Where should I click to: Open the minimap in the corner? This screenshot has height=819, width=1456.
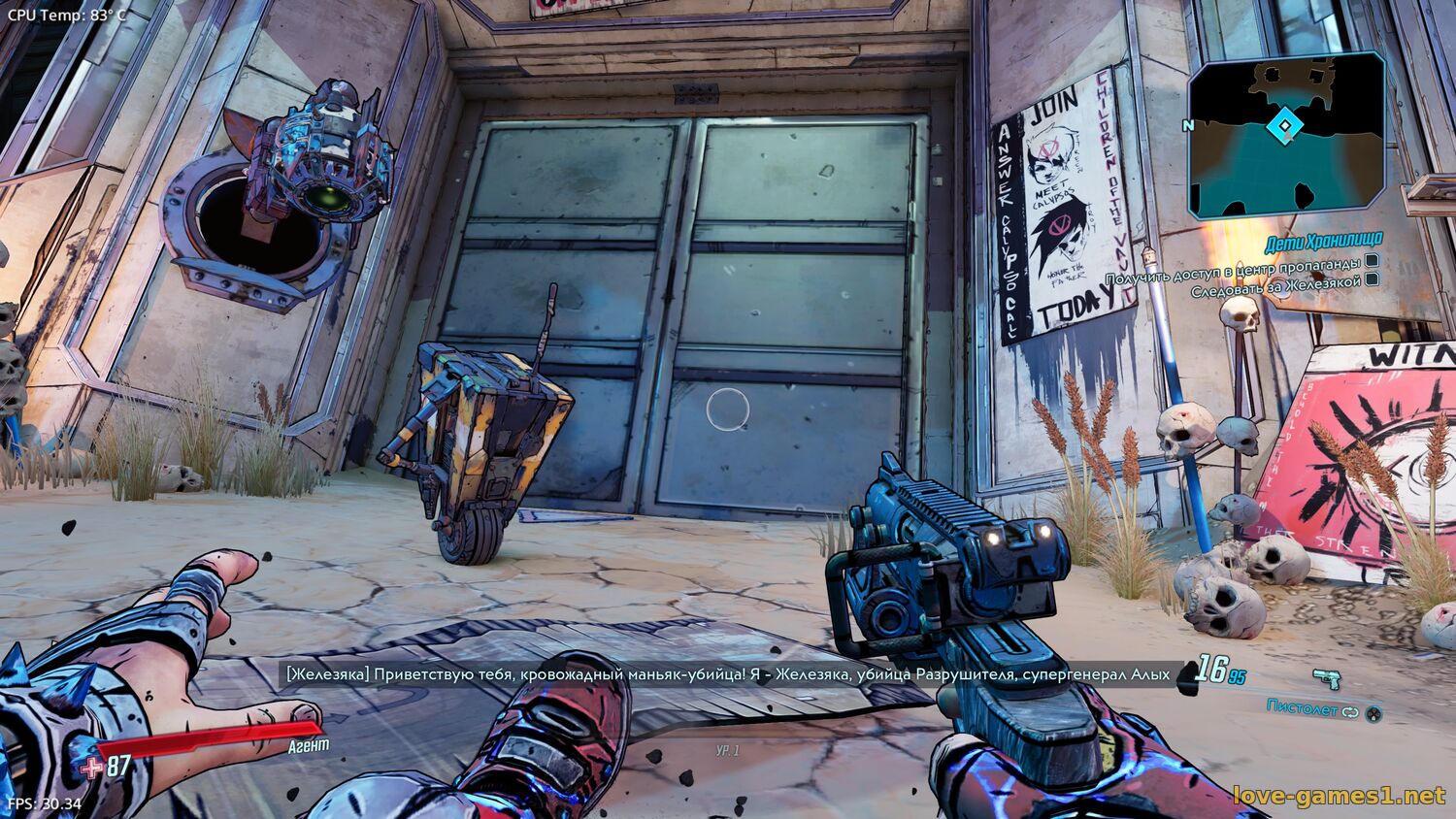(1286, 134)
